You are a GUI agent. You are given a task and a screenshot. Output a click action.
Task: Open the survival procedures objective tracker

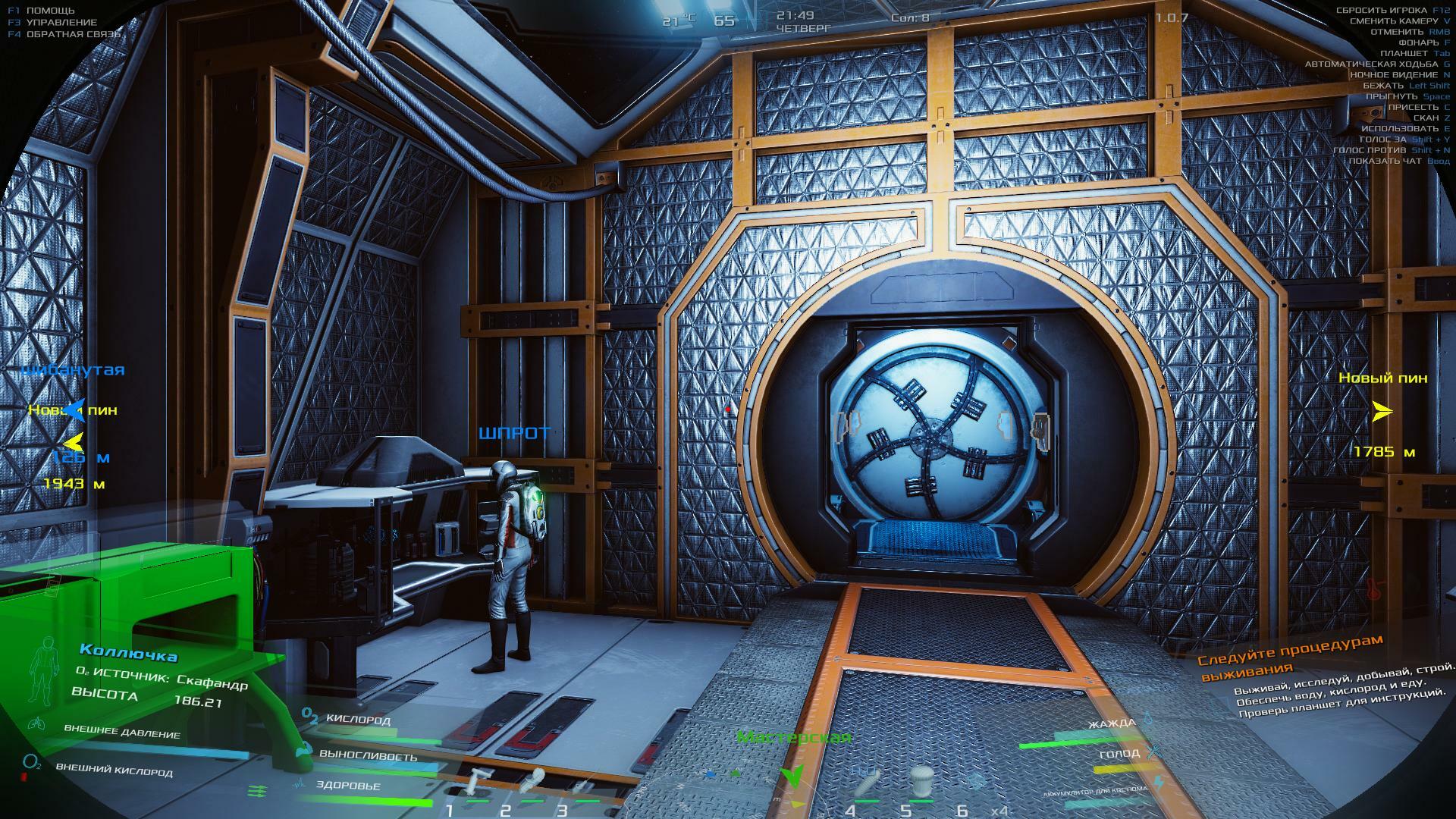click(1289, 655)
